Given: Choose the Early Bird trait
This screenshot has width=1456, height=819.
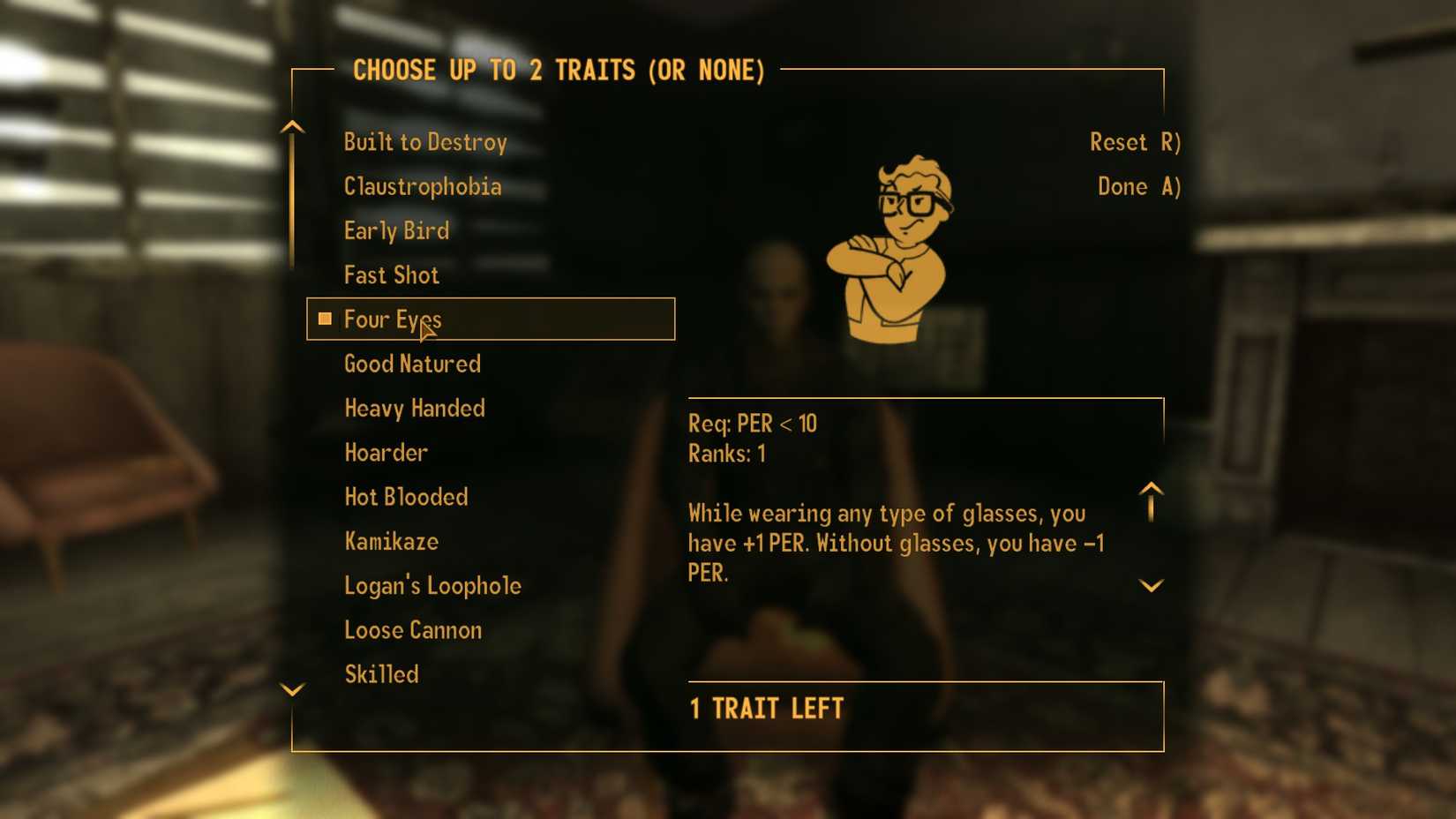Looking at the screenshot, I should [x=396, y=230].
